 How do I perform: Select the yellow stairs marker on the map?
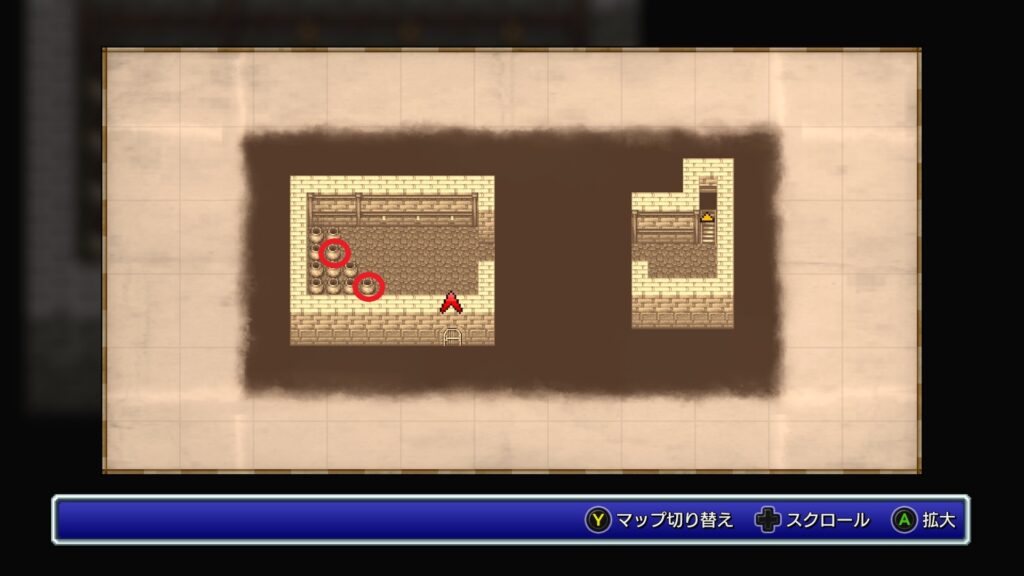coord(707,216)
